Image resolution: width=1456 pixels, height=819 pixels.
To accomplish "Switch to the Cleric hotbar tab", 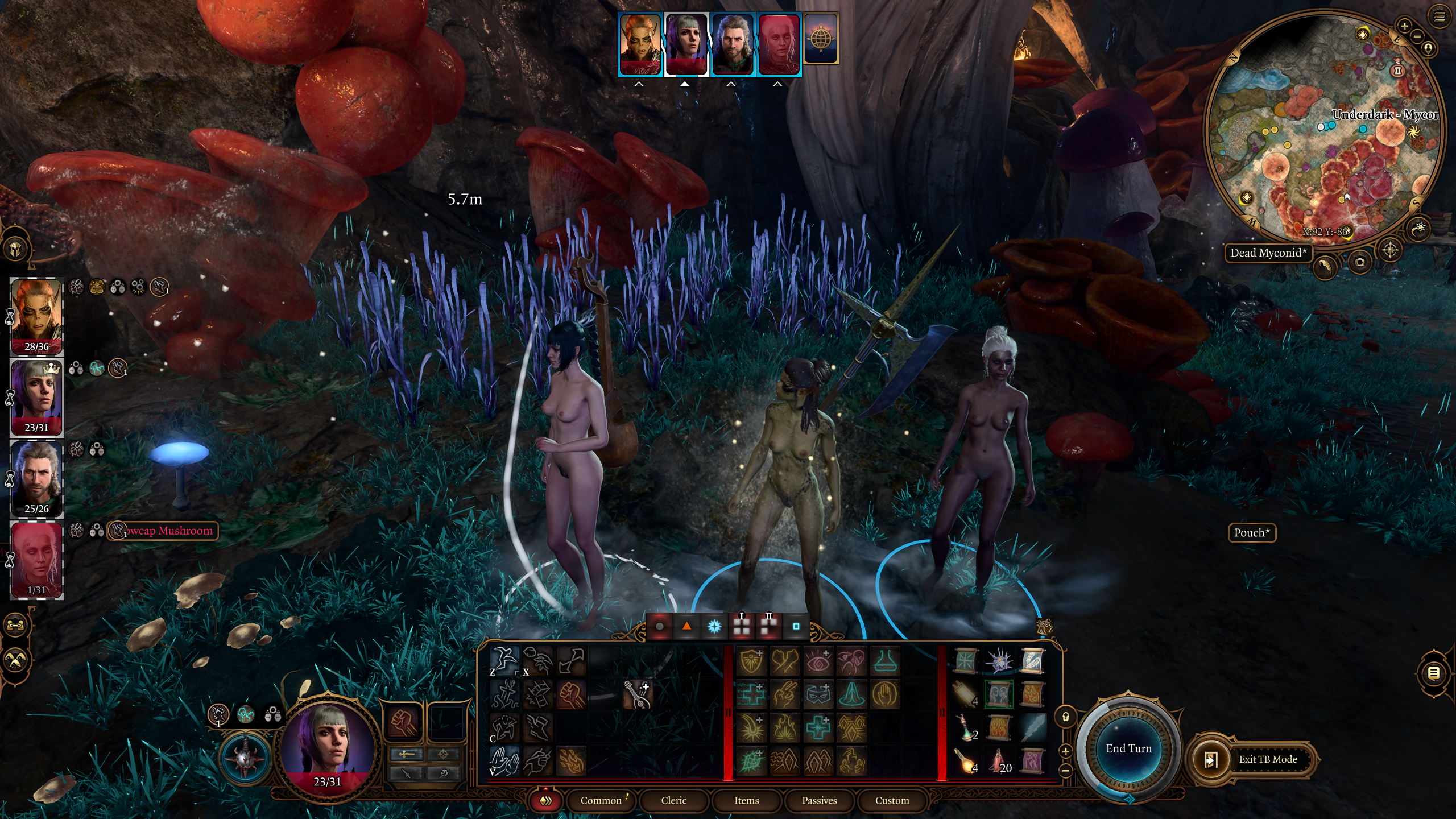I will click(x=674, y=800).
